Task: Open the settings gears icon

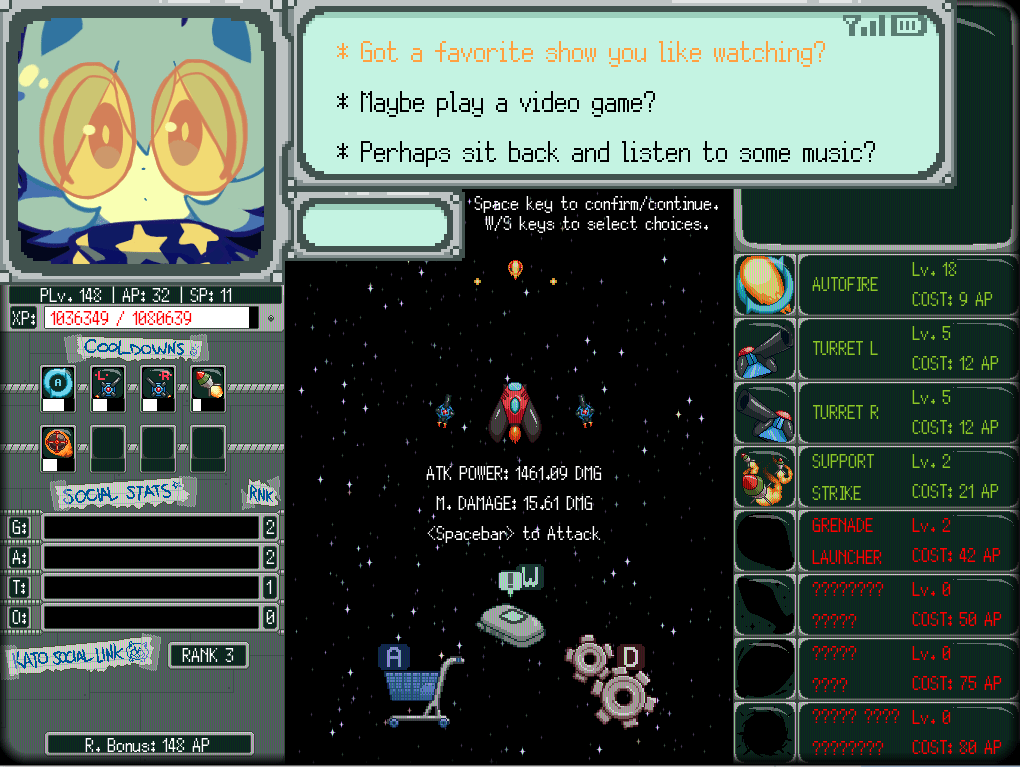Action: coord(610,680)
